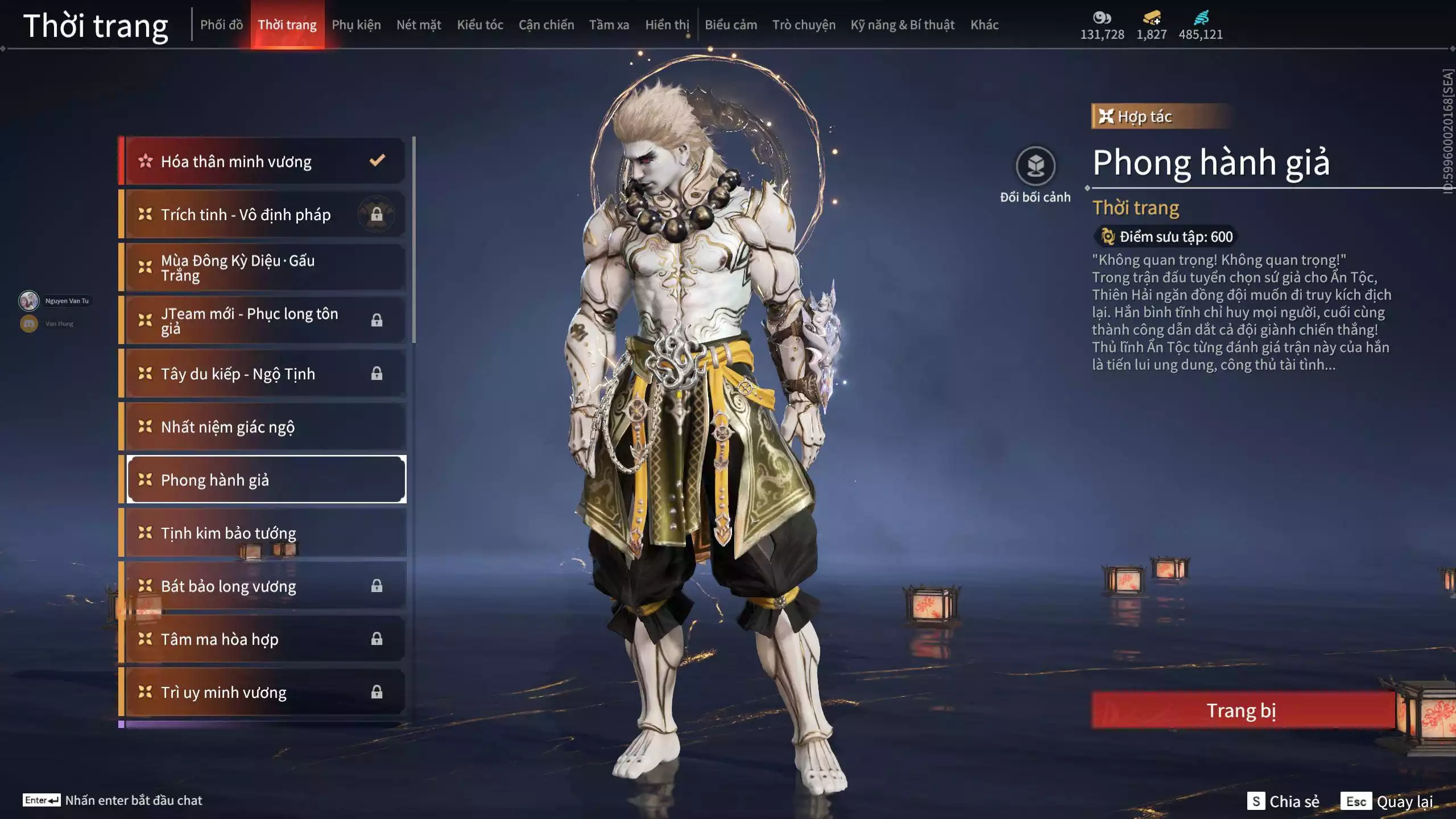This screenshot has height=819, width=1456.
Task: Select the Trò chuyện tab
Action: [x=804, y=25]
